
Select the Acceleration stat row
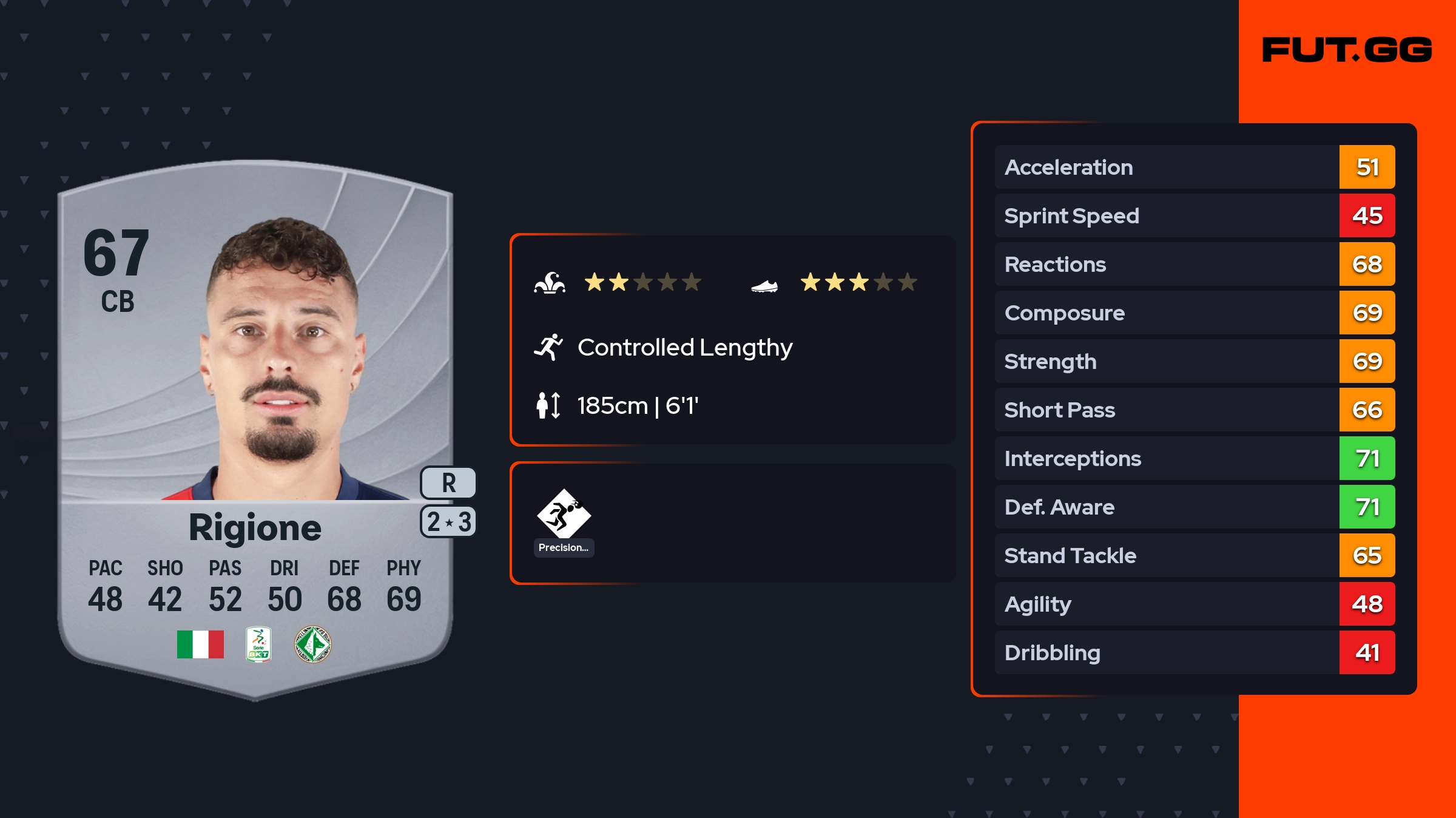point(1195,167)
